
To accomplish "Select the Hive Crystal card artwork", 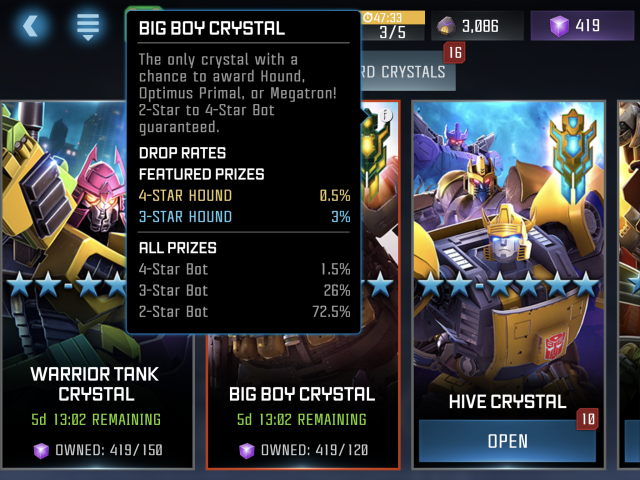I will (x=507, y=250).
